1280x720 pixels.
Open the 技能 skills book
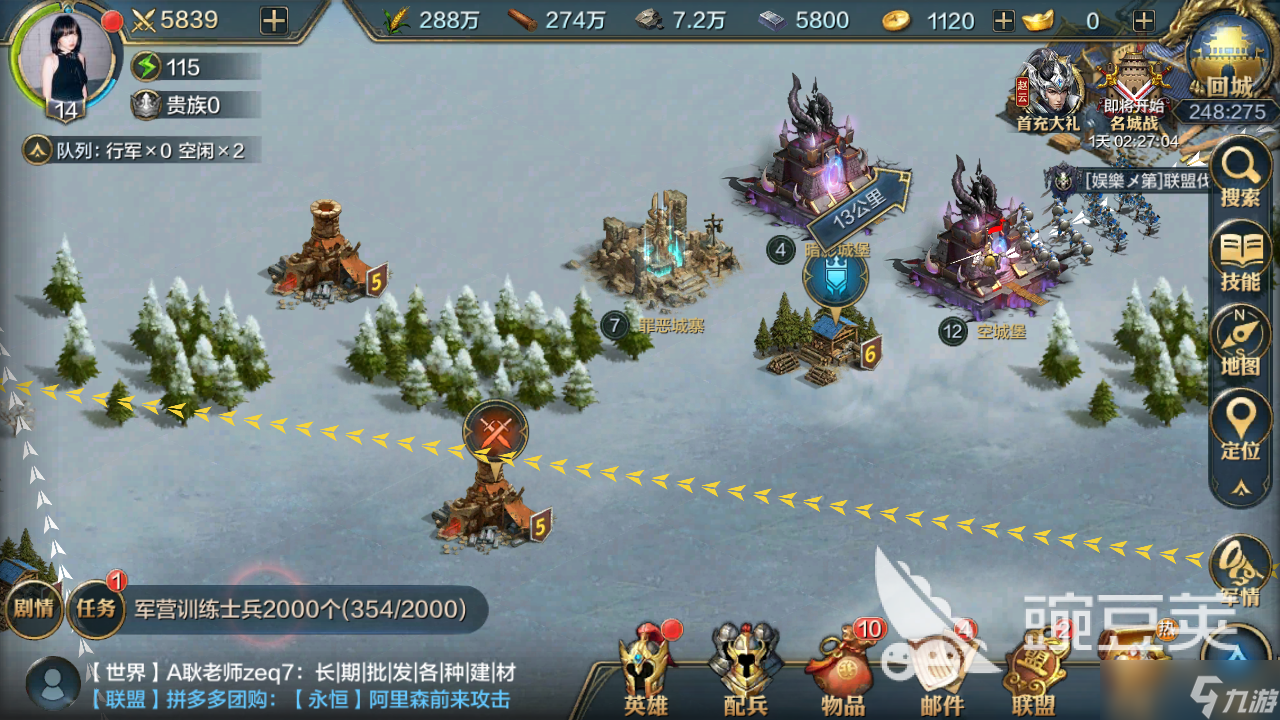pyautogui.click(x=1240, y=258)
